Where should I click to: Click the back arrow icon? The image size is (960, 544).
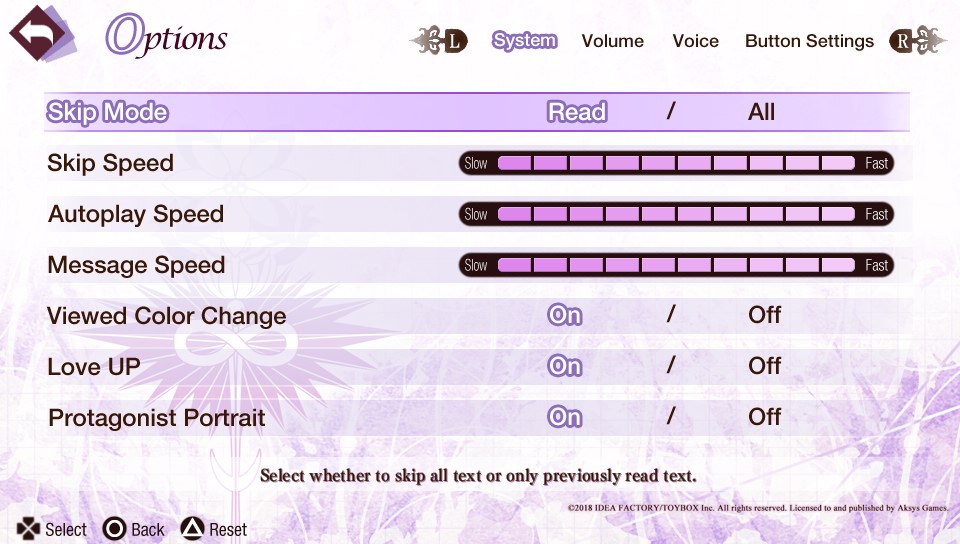click(40, 35)
